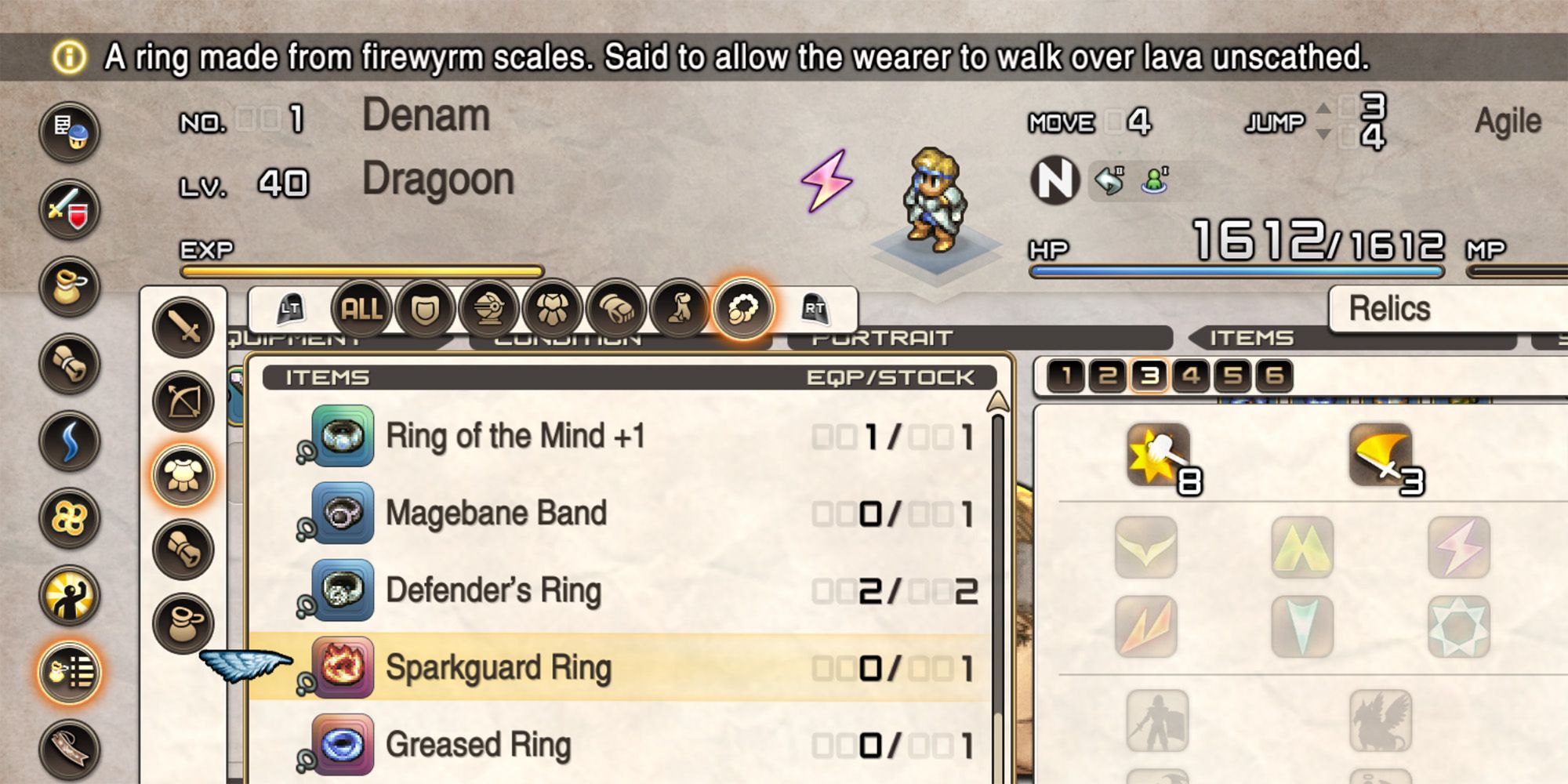Switch to the PORTRAIT tab
1568x784 pixels.
tap(878, 339)
